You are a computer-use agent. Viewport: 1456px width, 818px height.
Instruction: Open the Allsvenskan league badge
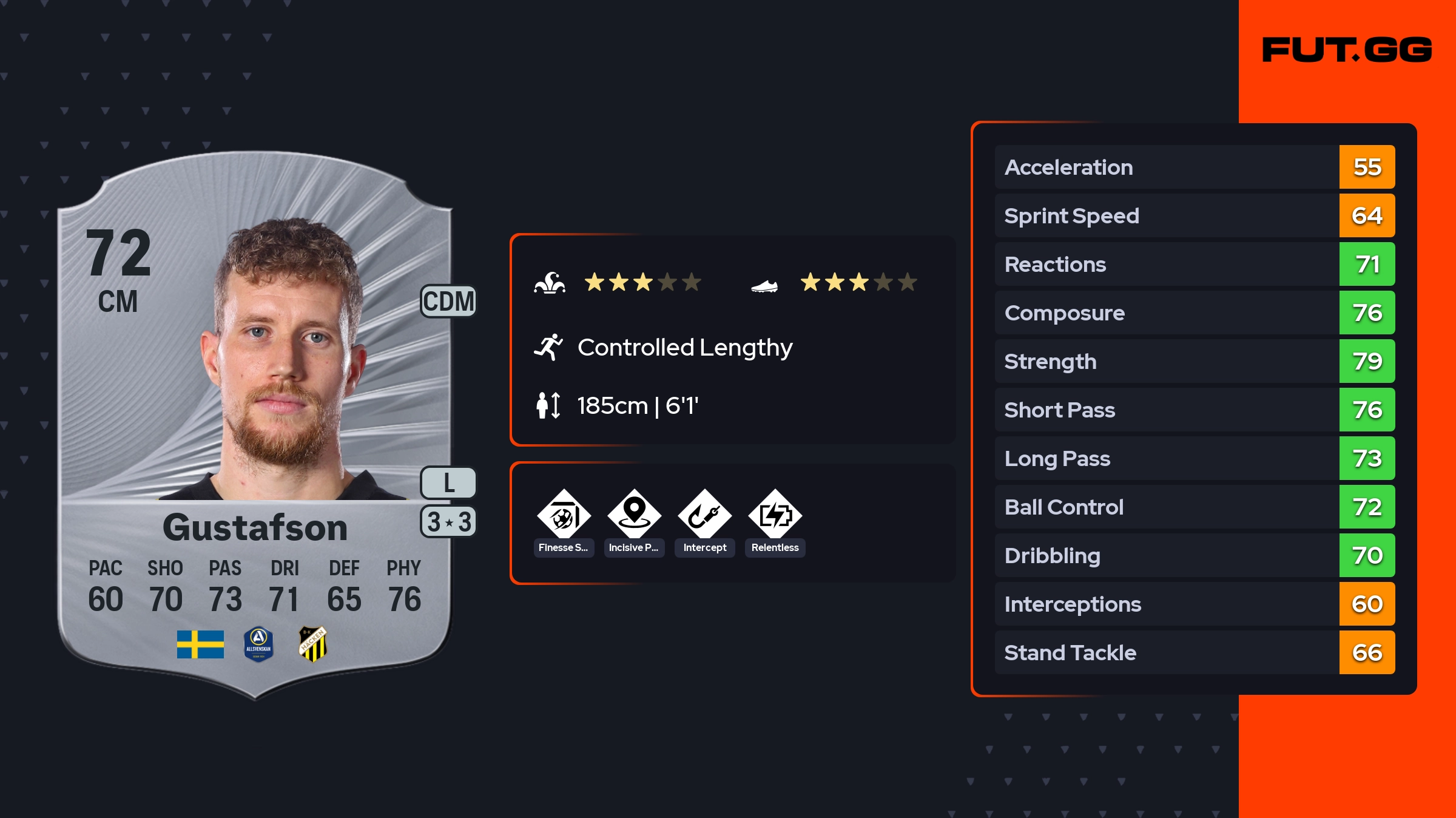258,644
